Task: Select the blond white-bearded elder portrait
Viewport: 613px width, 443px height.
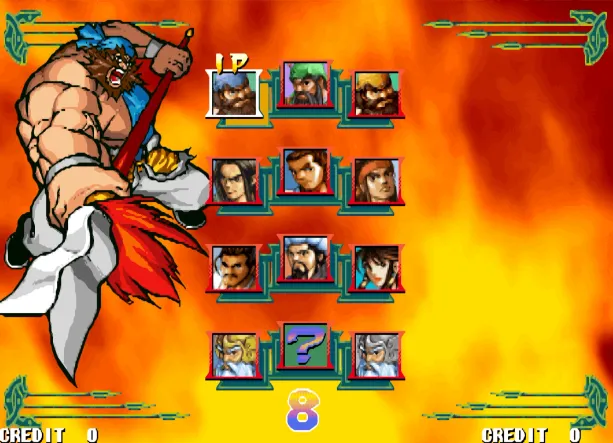Action: [234, 354]
